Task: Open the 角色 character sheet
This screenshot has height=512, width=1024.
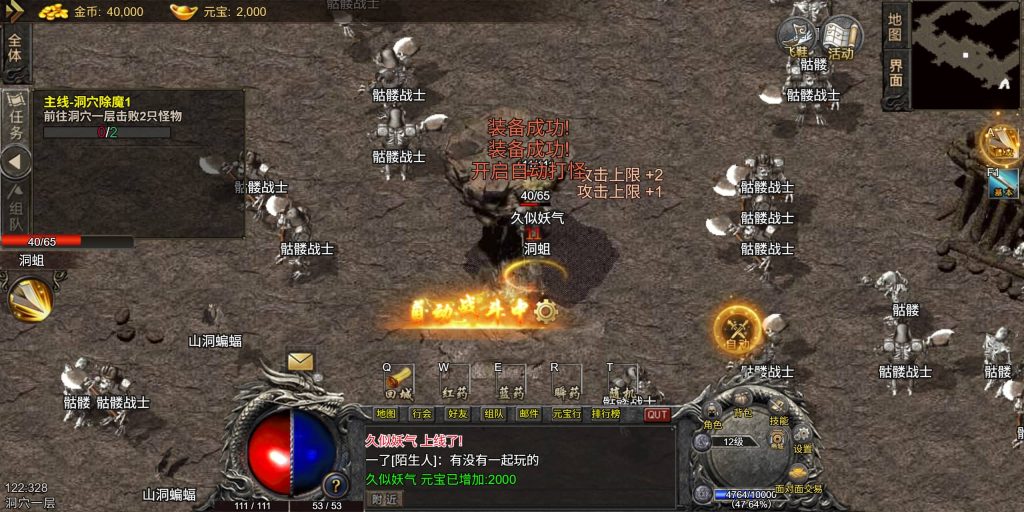Action: click(713, 418)
